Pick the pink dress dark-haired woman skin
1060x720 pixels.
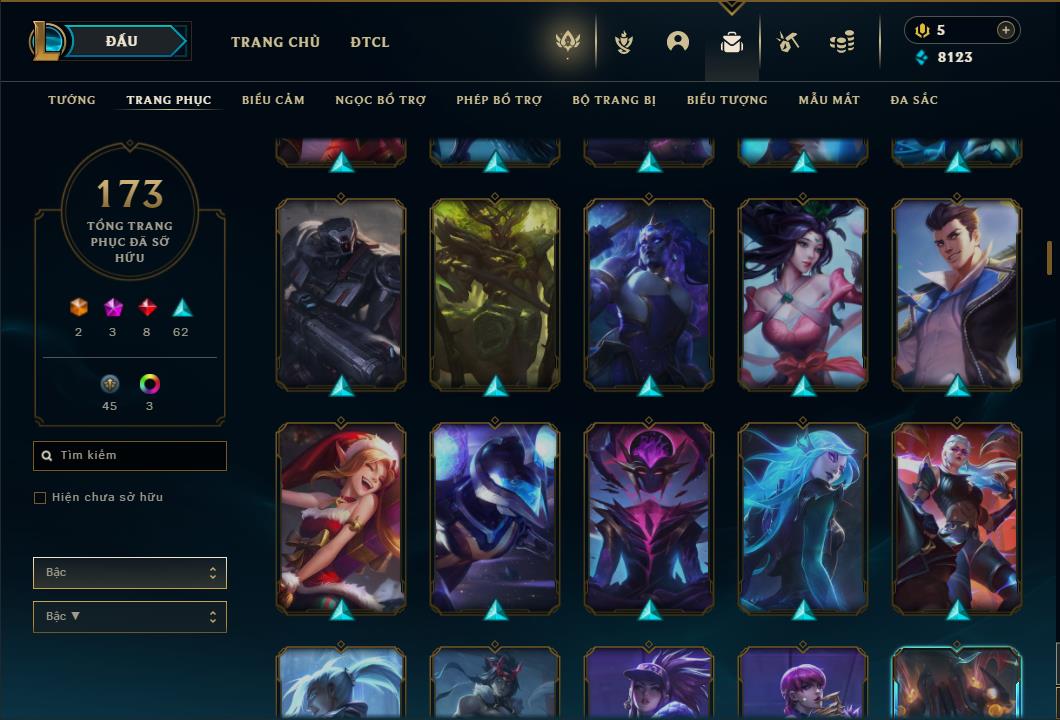point(803,293)
